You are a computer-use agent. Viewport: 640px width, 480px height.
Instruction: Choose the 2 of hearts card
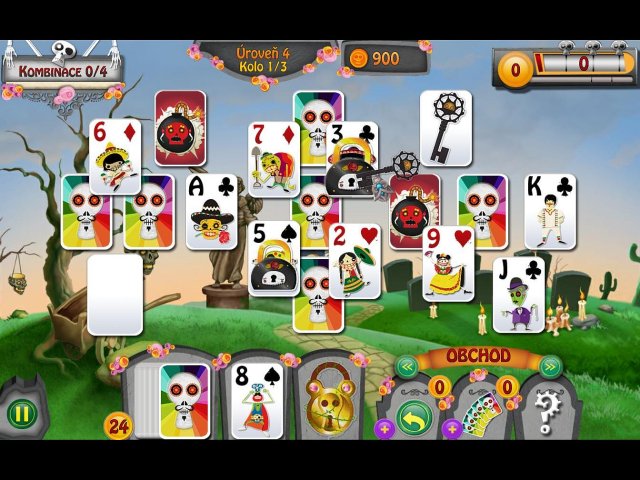(355, 260)
